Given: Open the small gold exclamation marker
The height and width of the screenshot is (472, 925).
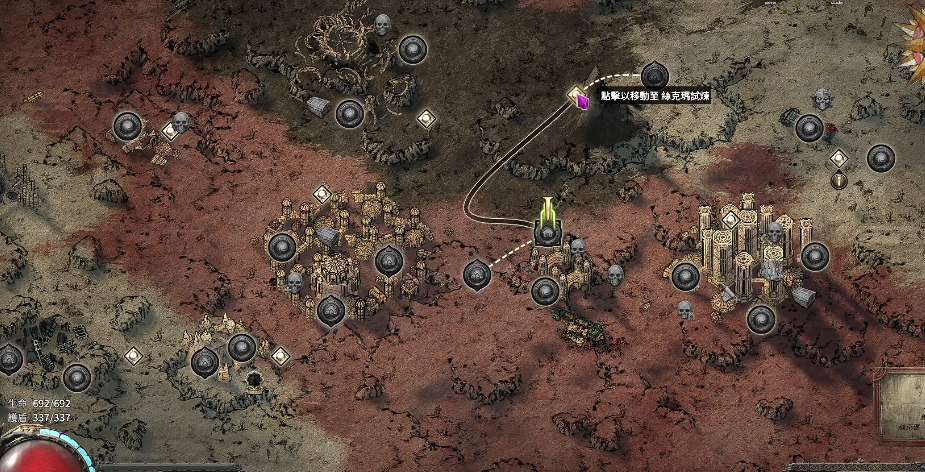Looking at the screenshot, I should coord(839,181).
